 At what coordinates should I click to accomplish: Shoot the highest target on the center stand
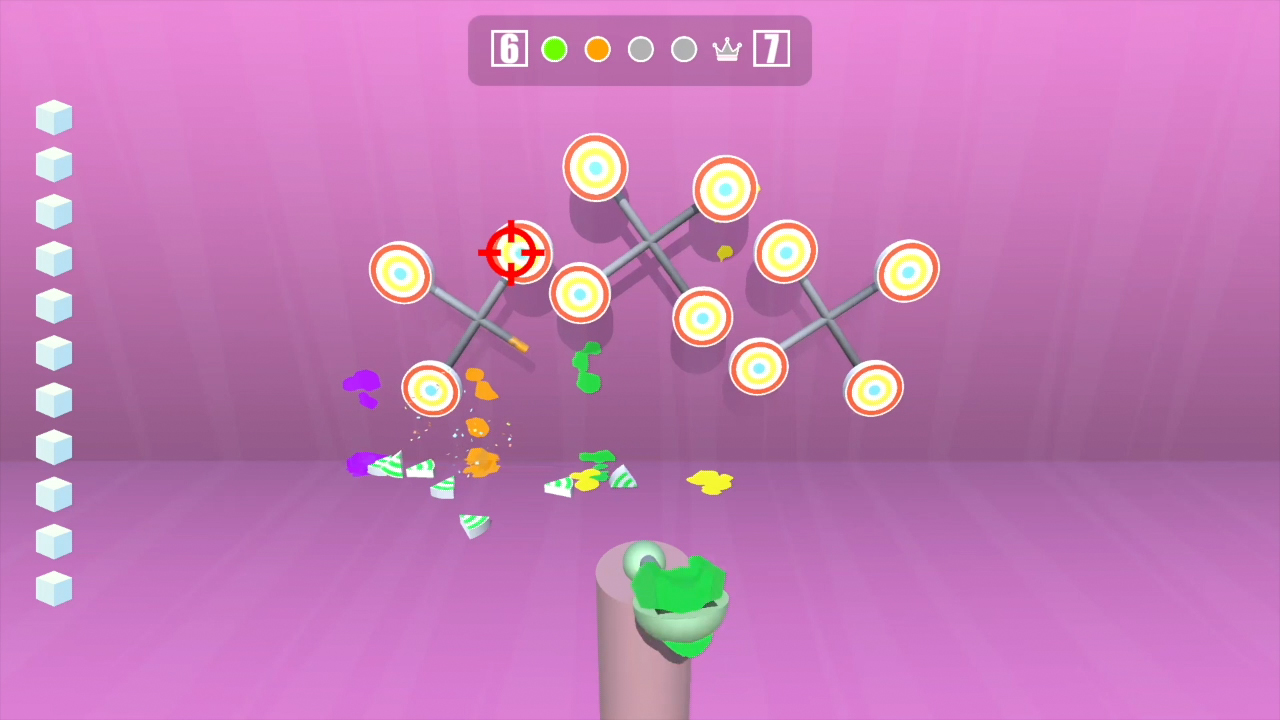click(595, 167)
